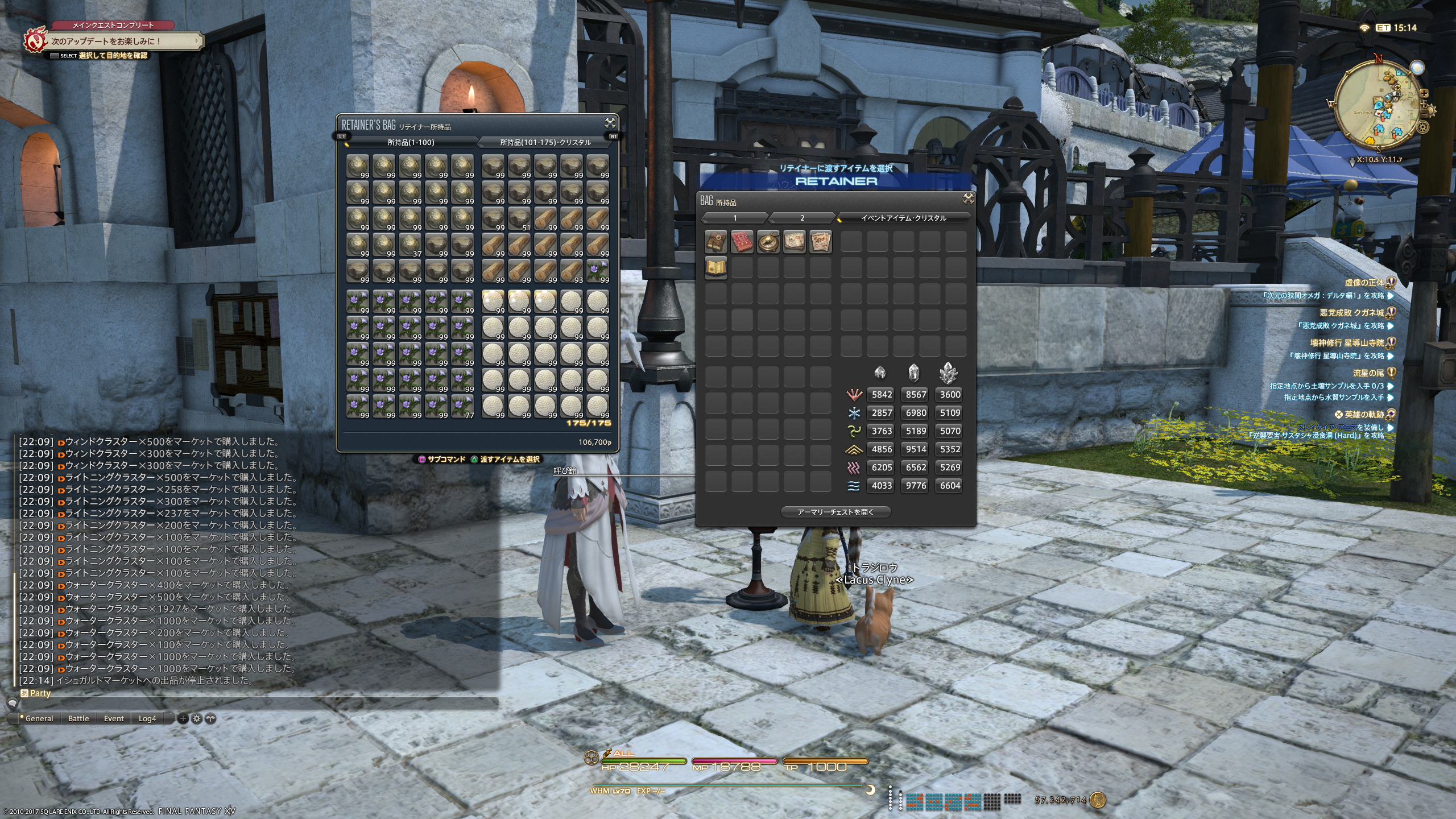This screenshot has width=1456, height=819.
Task: Switch to the 所持品(1-100) tab
Action: point(411,142)
